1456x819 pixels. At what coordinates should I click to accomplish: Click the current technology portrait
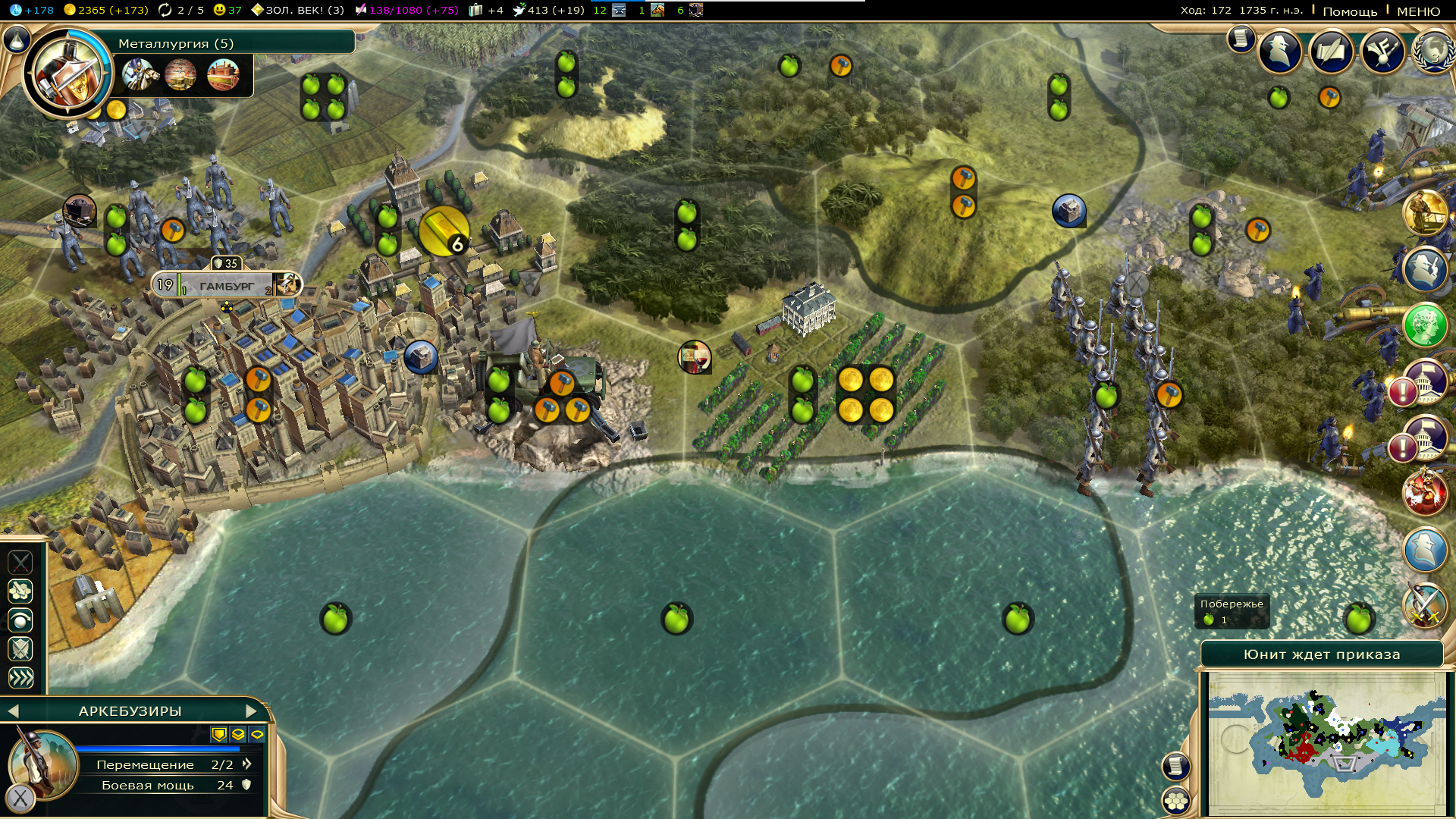tap(67, 73)
